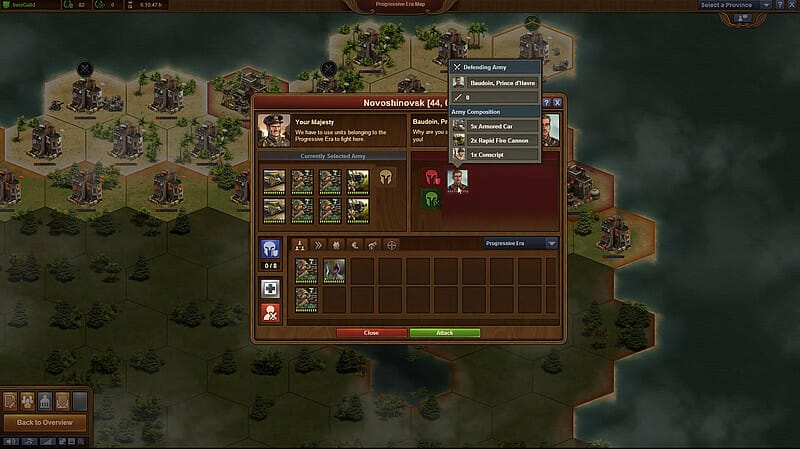Select the red helmet defending army icon
Viewport: 800px width, 449px height.
(432, 177)
